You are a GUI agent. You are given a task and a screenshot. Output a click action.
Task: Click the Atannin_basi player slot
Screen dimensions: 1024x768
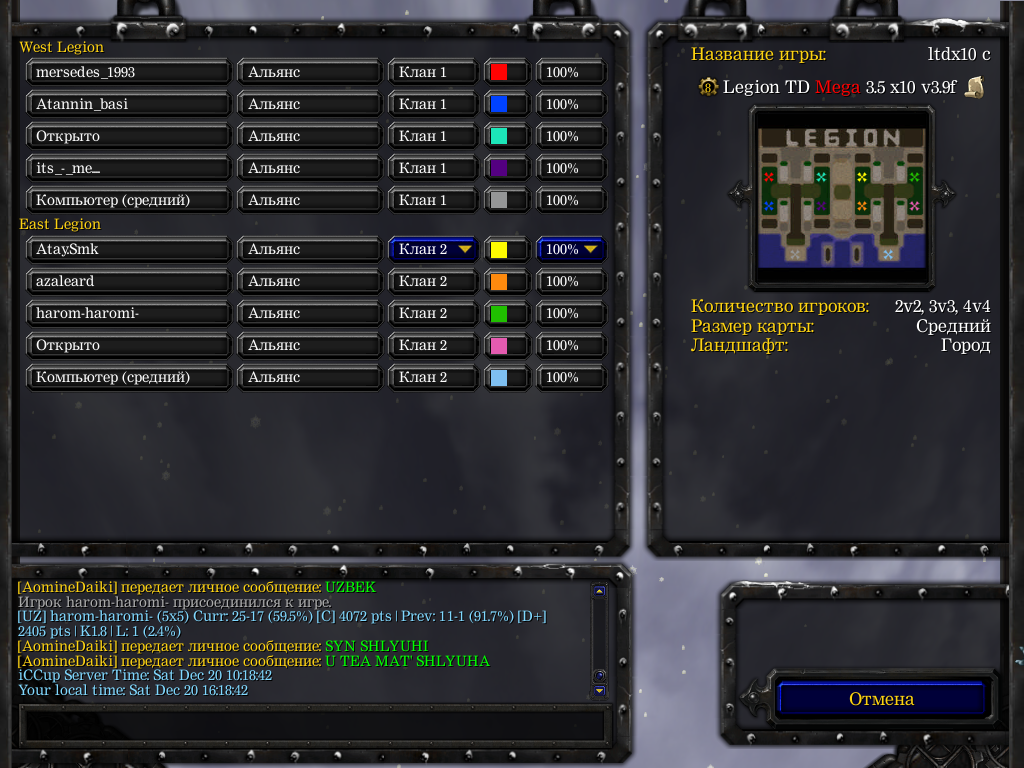point(129,104)
